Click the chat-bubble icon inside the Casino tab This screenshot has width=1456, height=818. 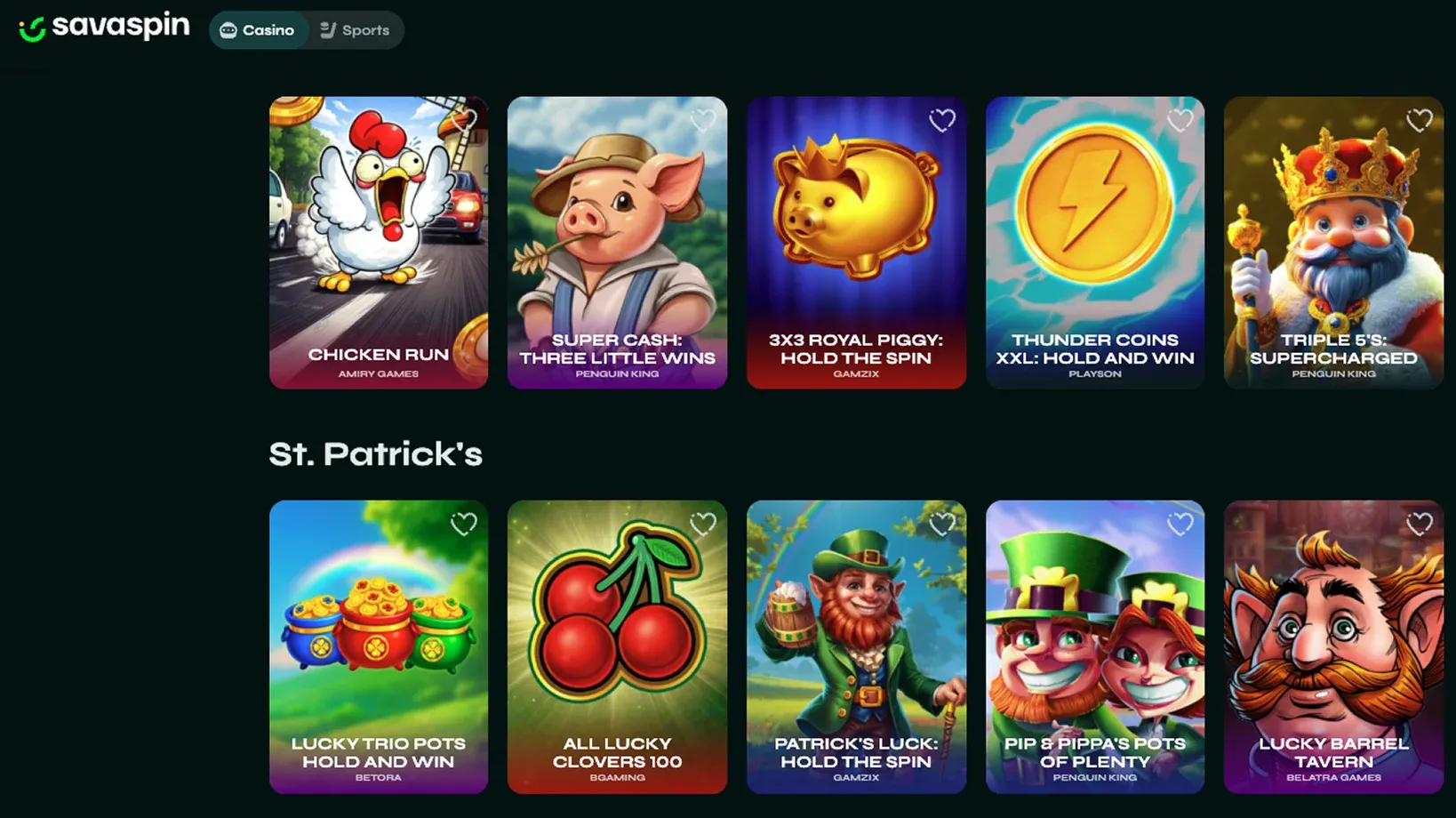pos(228,29)
